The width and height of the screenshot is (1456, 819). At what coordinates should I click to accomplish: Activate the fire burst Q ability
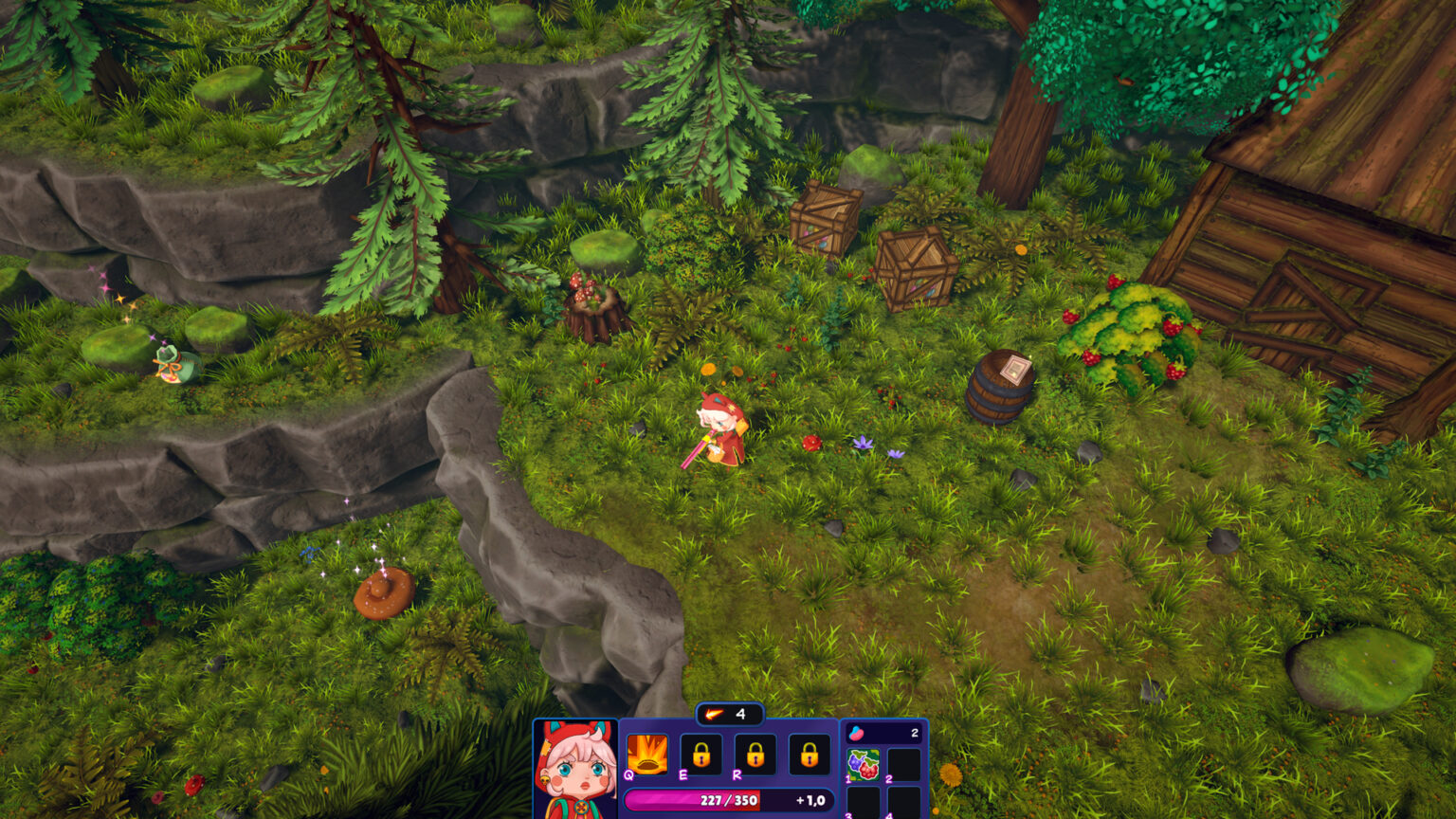646,755
